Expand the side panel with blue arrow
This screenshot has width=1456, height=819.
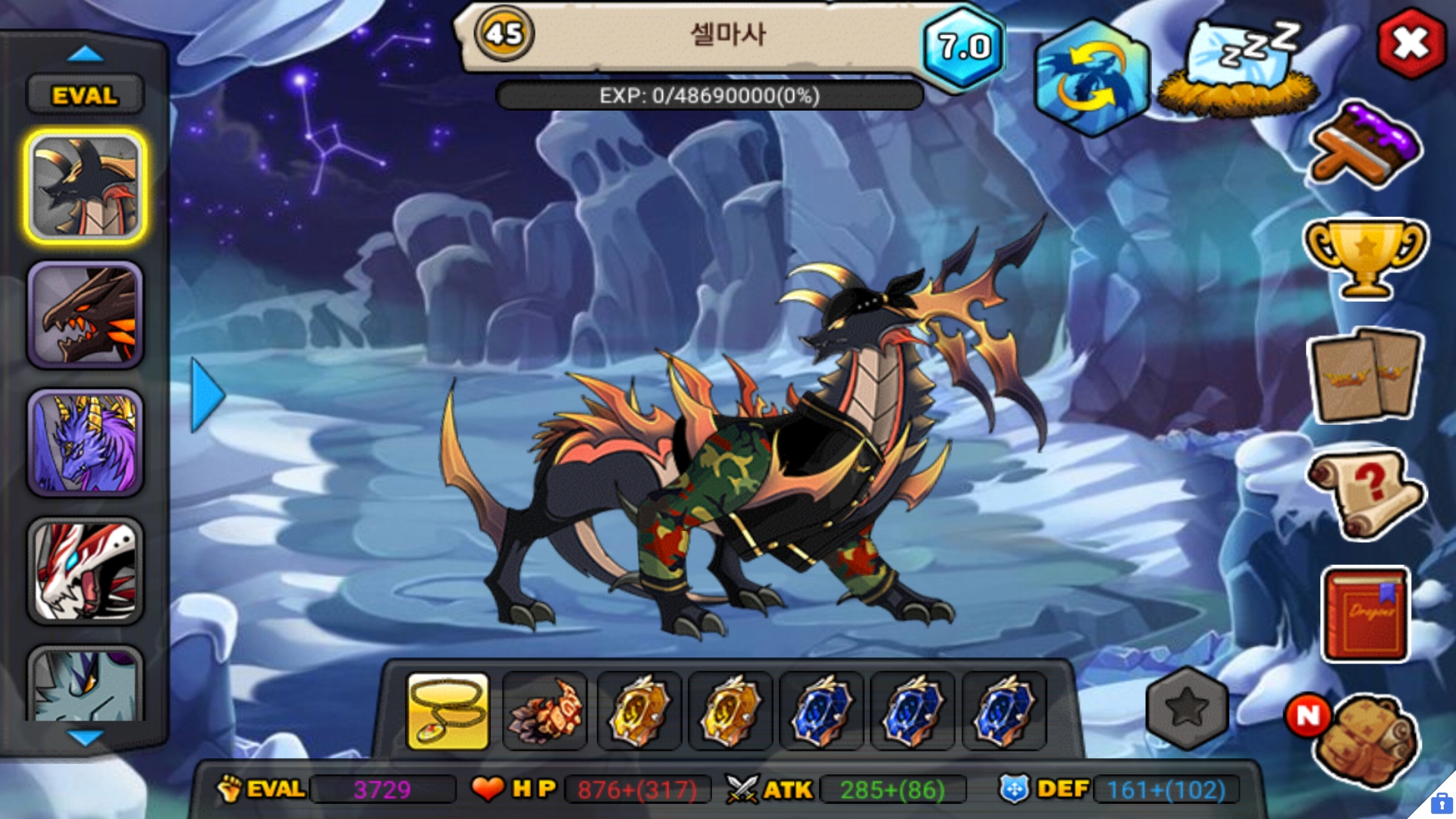(206, 395)
